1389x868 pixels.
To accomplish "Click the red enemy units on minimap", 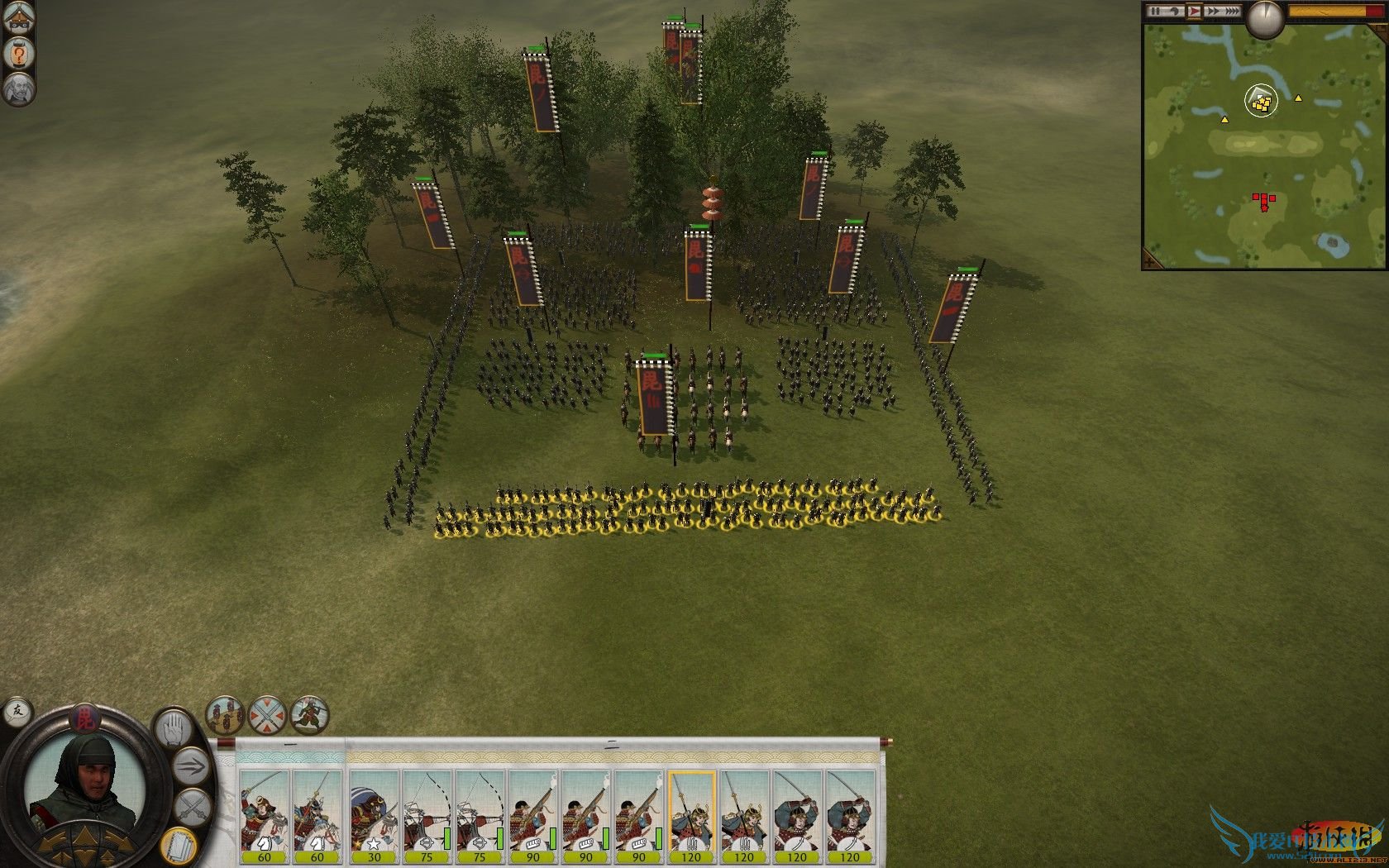I will pos(1263,200).
